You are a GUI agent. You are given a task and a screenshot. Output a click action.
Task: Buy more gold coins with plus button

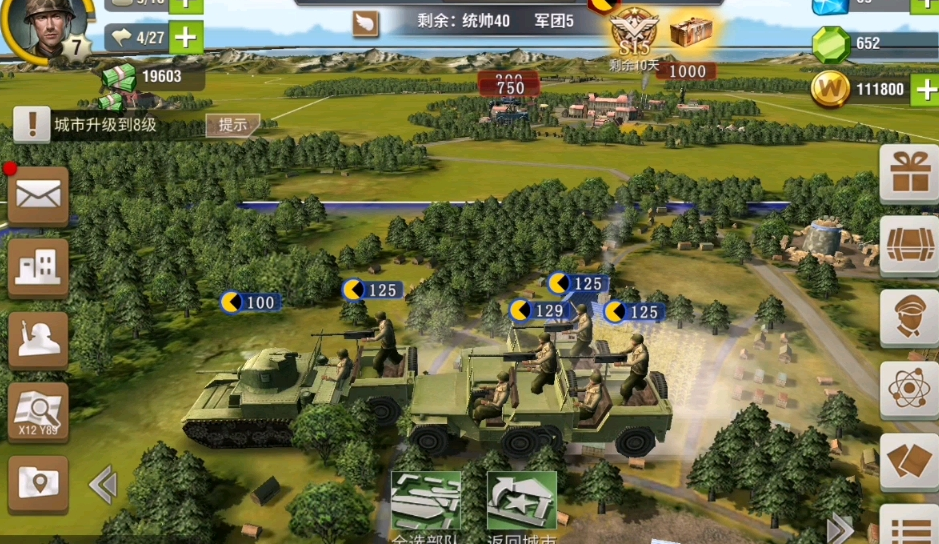926,89
